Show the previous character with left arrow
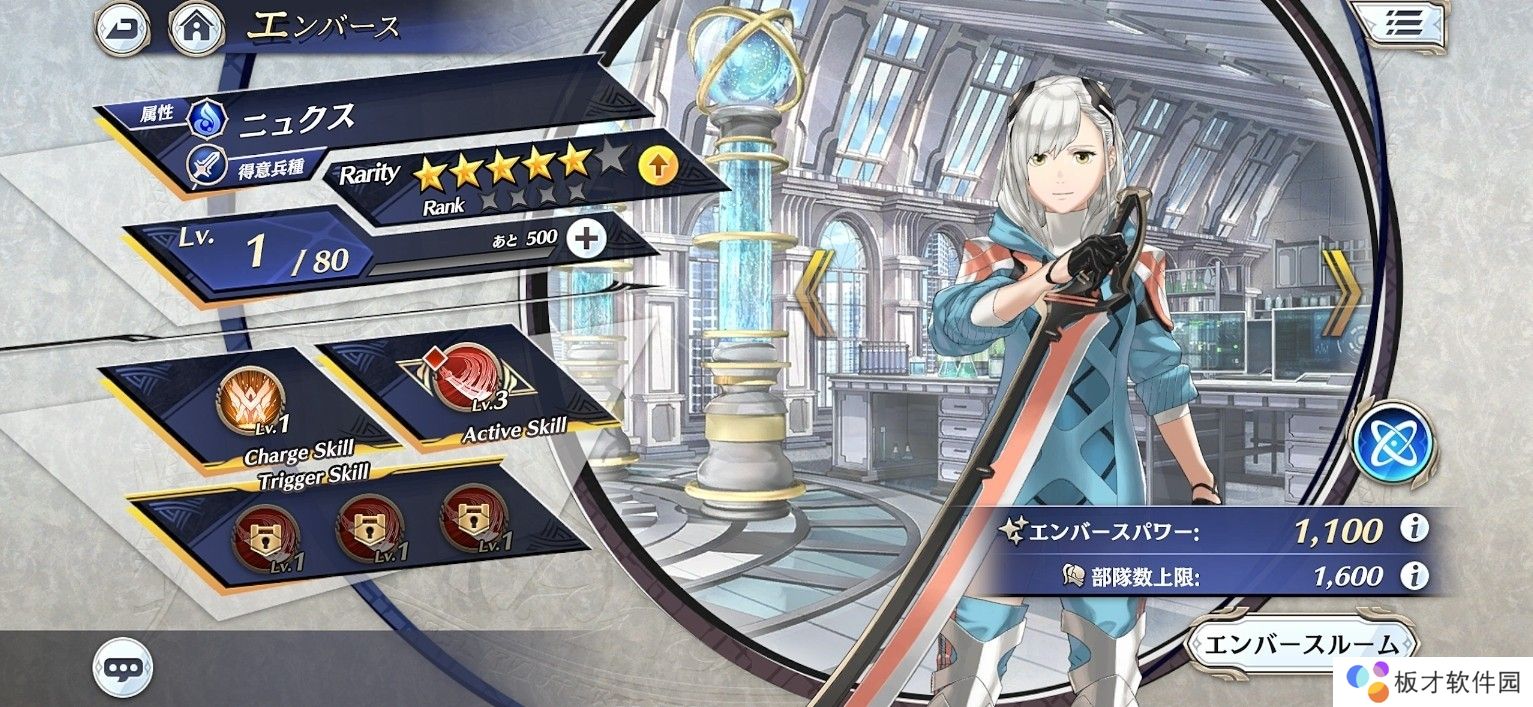The width and height of the screenshot is (1533, 707). 815,292
